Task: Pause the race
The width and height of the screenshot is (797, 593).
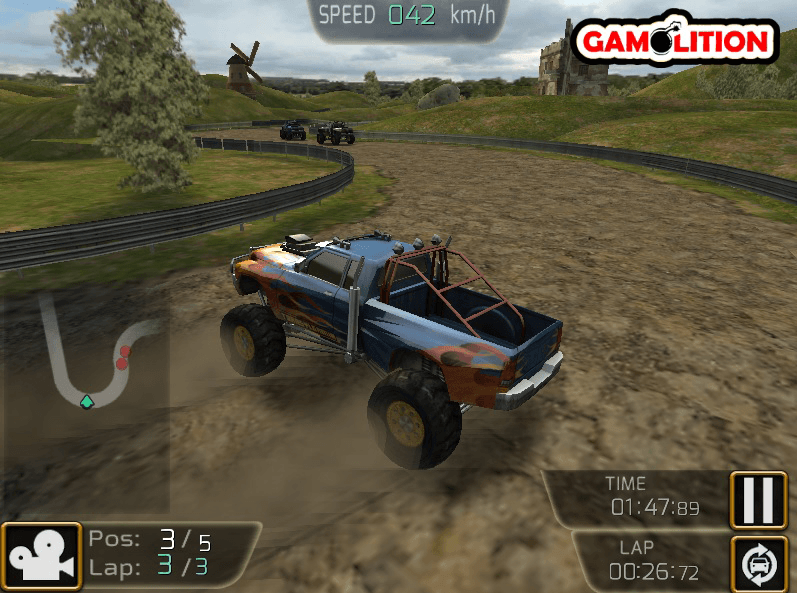Action: pyautogui.click(x=759, y=499)
